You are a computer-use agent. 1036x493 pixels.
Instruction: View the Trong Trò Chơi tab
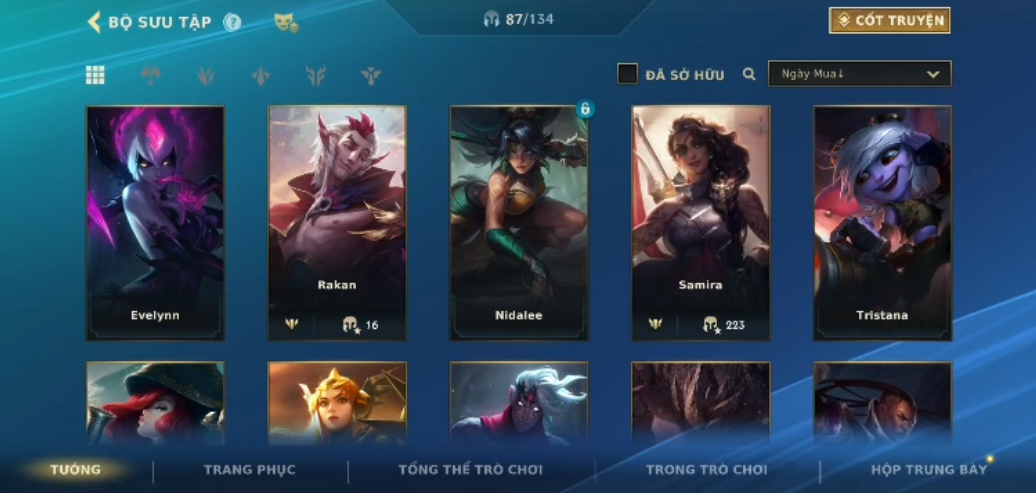706,470
